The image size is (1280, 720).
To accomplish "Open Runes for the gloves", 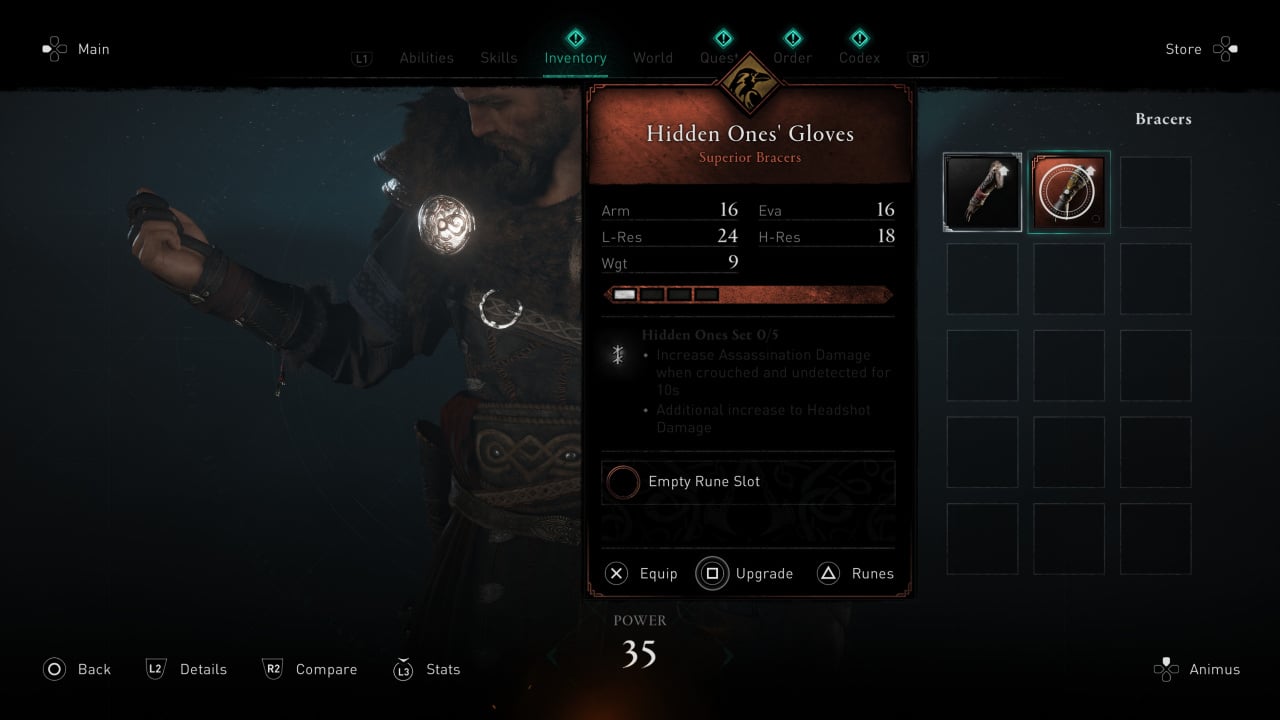I will pyautogui.click(x=856, y=574).
